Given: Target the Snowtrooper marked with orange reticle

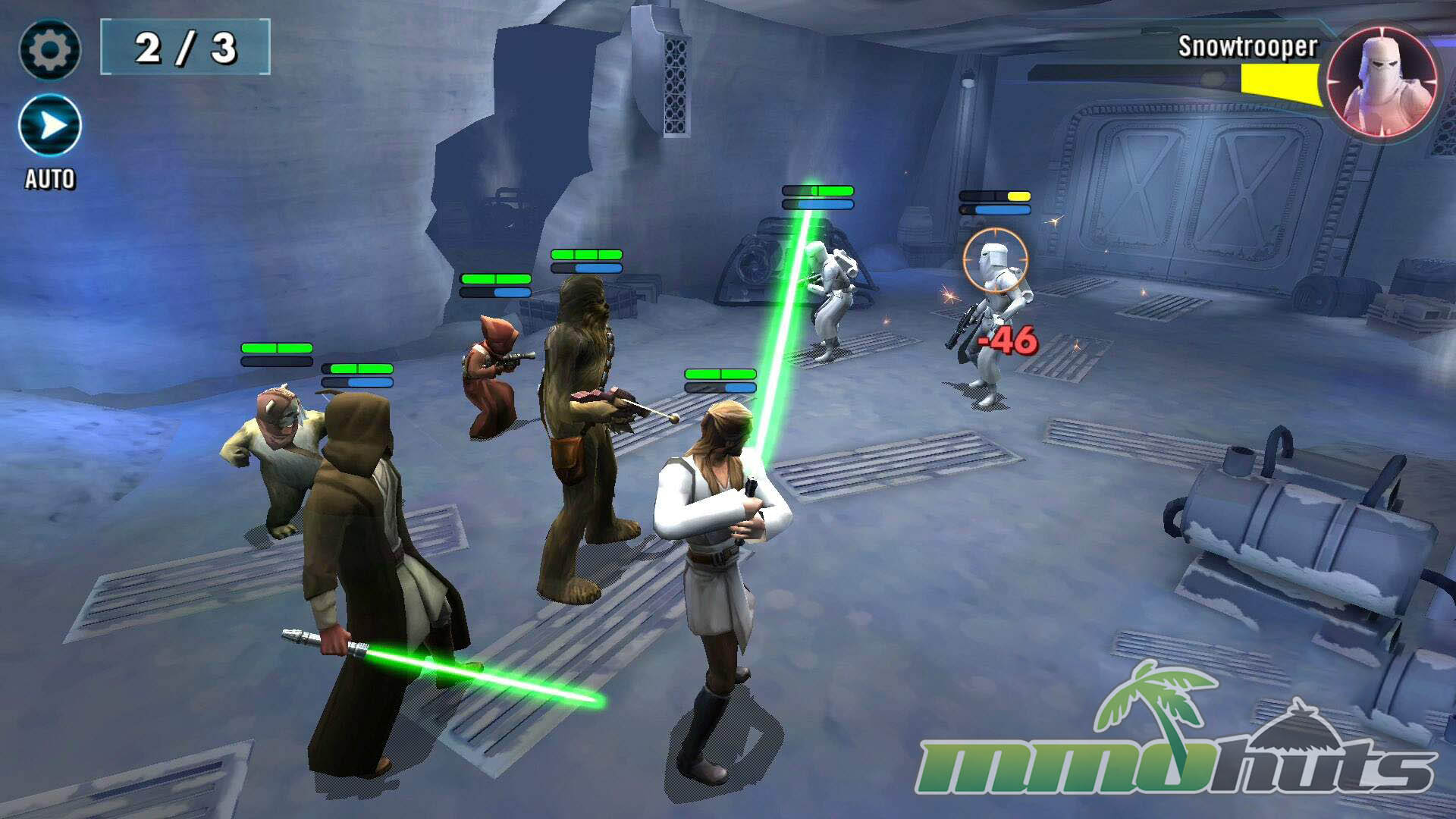Looking at the screenshot, I should [x=994, y=303].
